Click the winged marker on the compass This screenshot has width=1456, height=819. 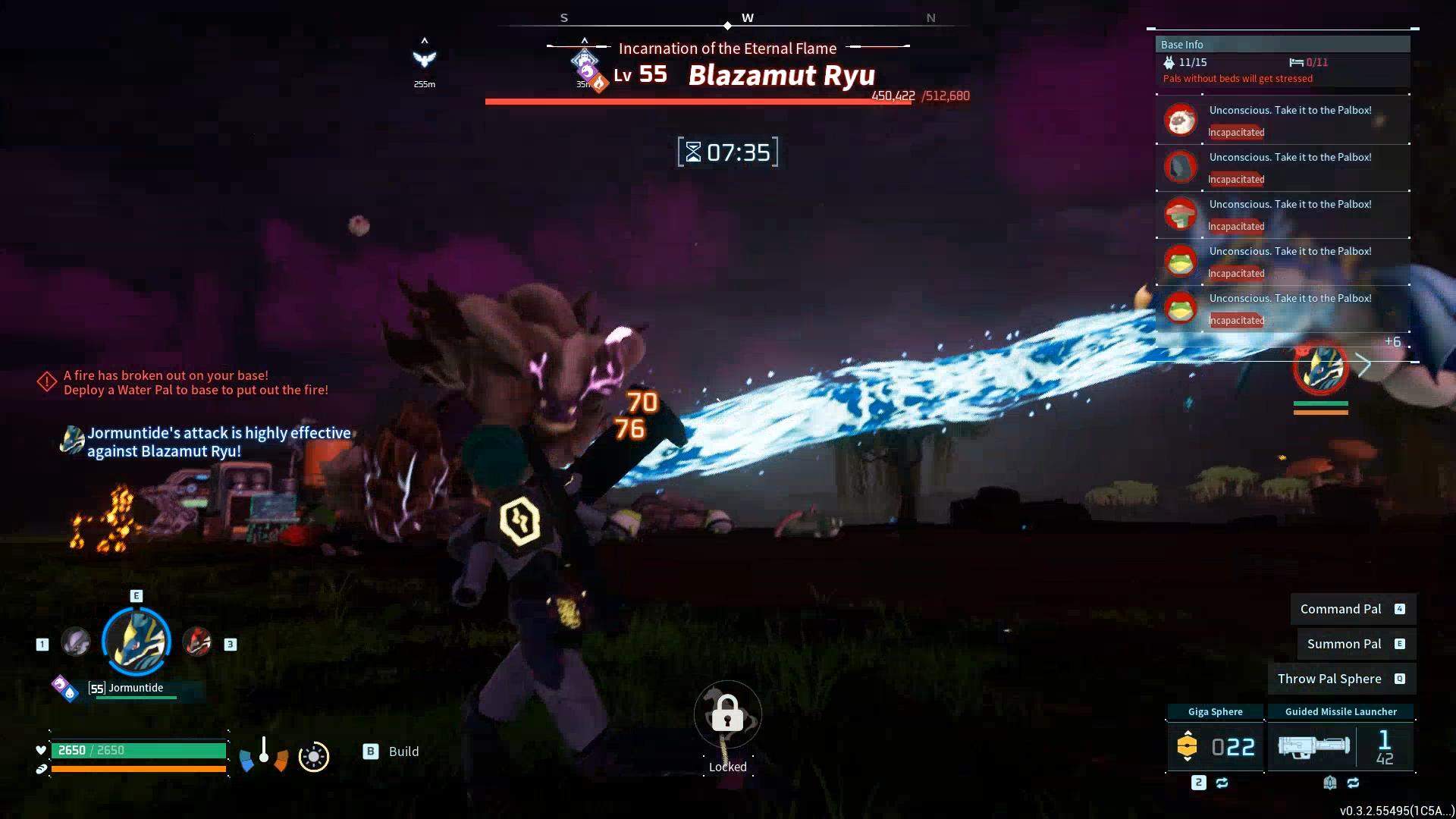click(425, 58)
